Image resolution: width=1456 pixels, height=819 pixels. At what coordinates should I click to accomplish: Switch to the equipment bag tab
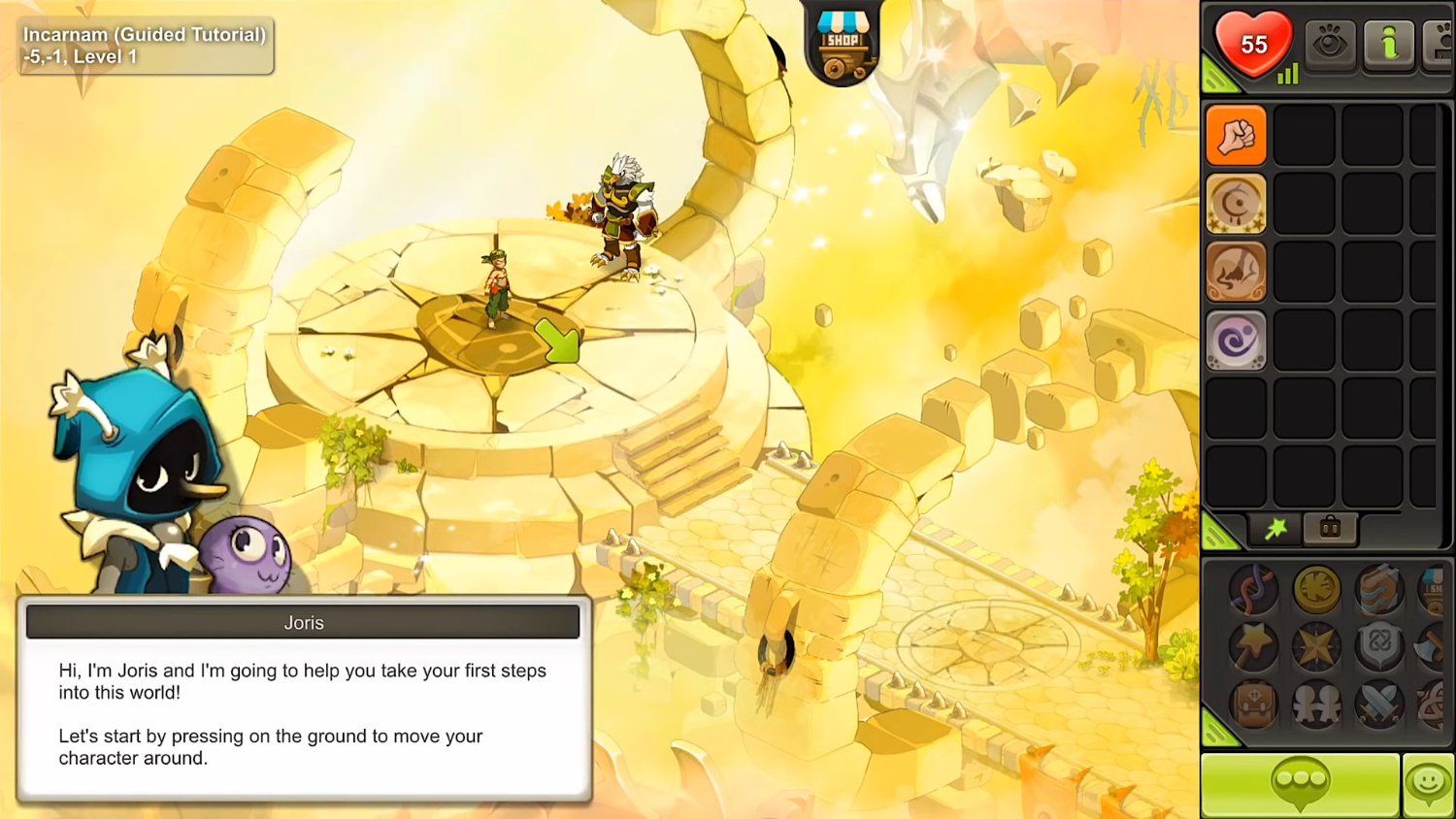tap(1329, 529)
